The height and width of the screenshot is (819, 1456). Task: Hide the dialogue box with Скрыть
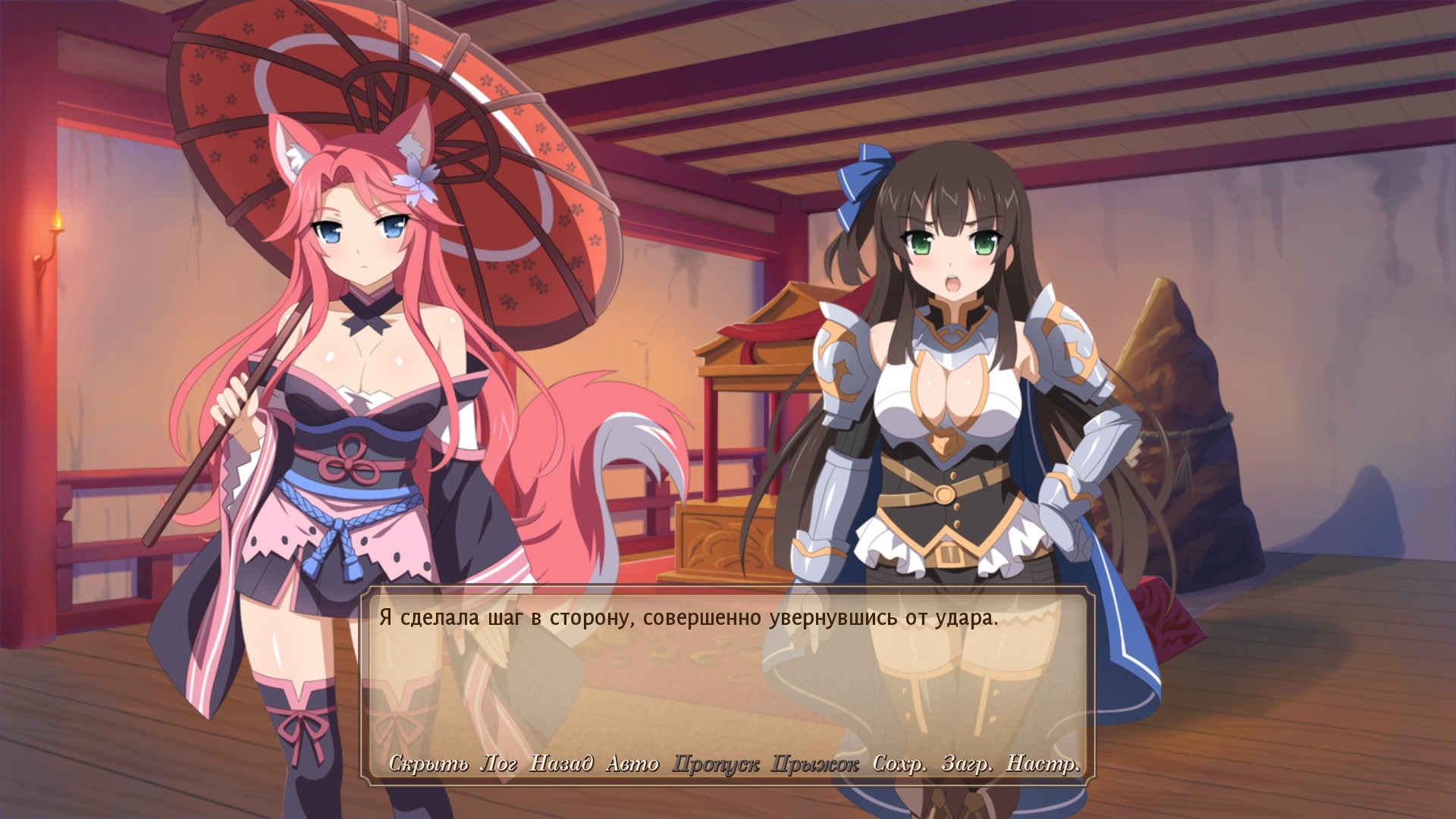pos(428,764)
